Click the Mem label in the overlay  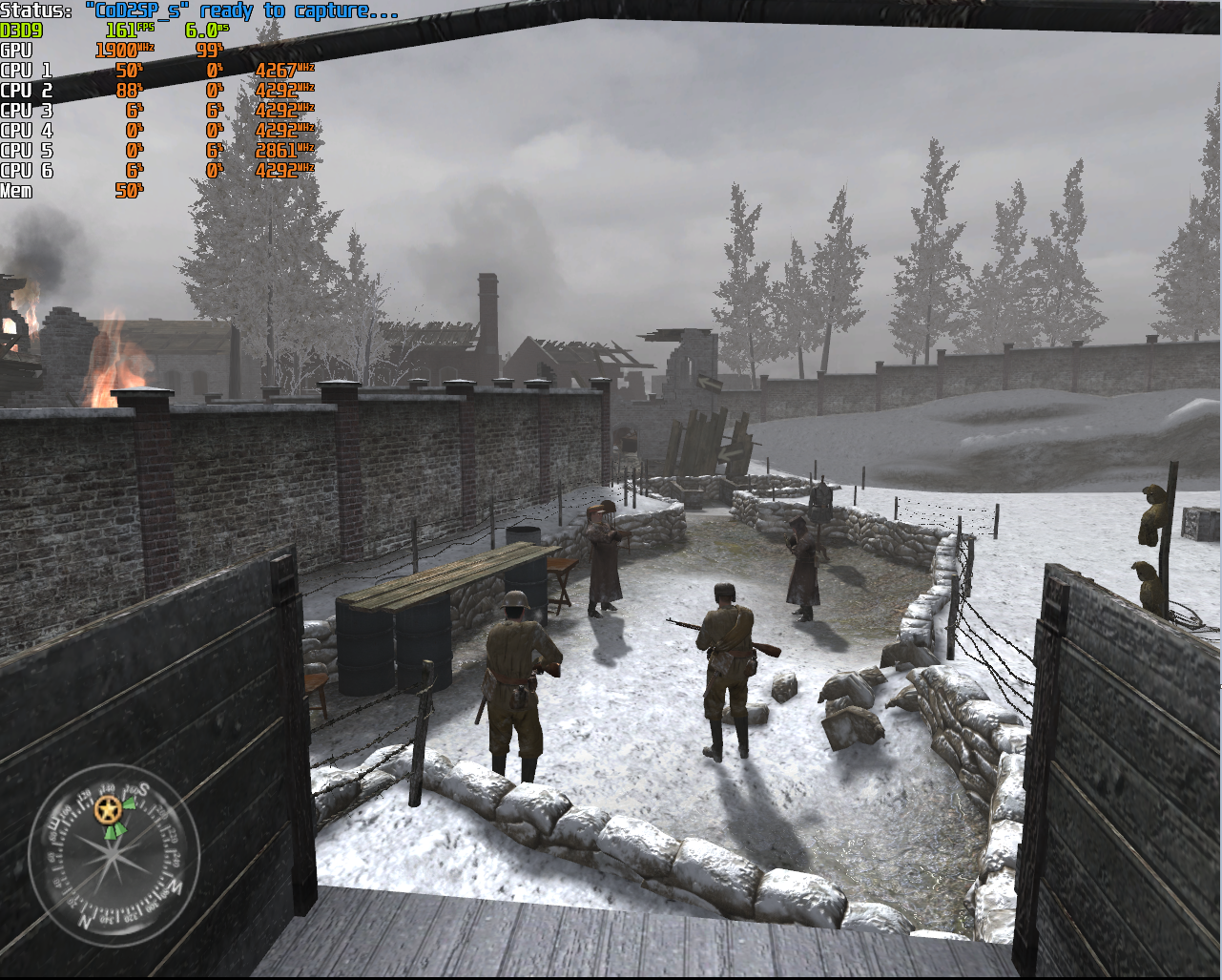coord(17,190)
